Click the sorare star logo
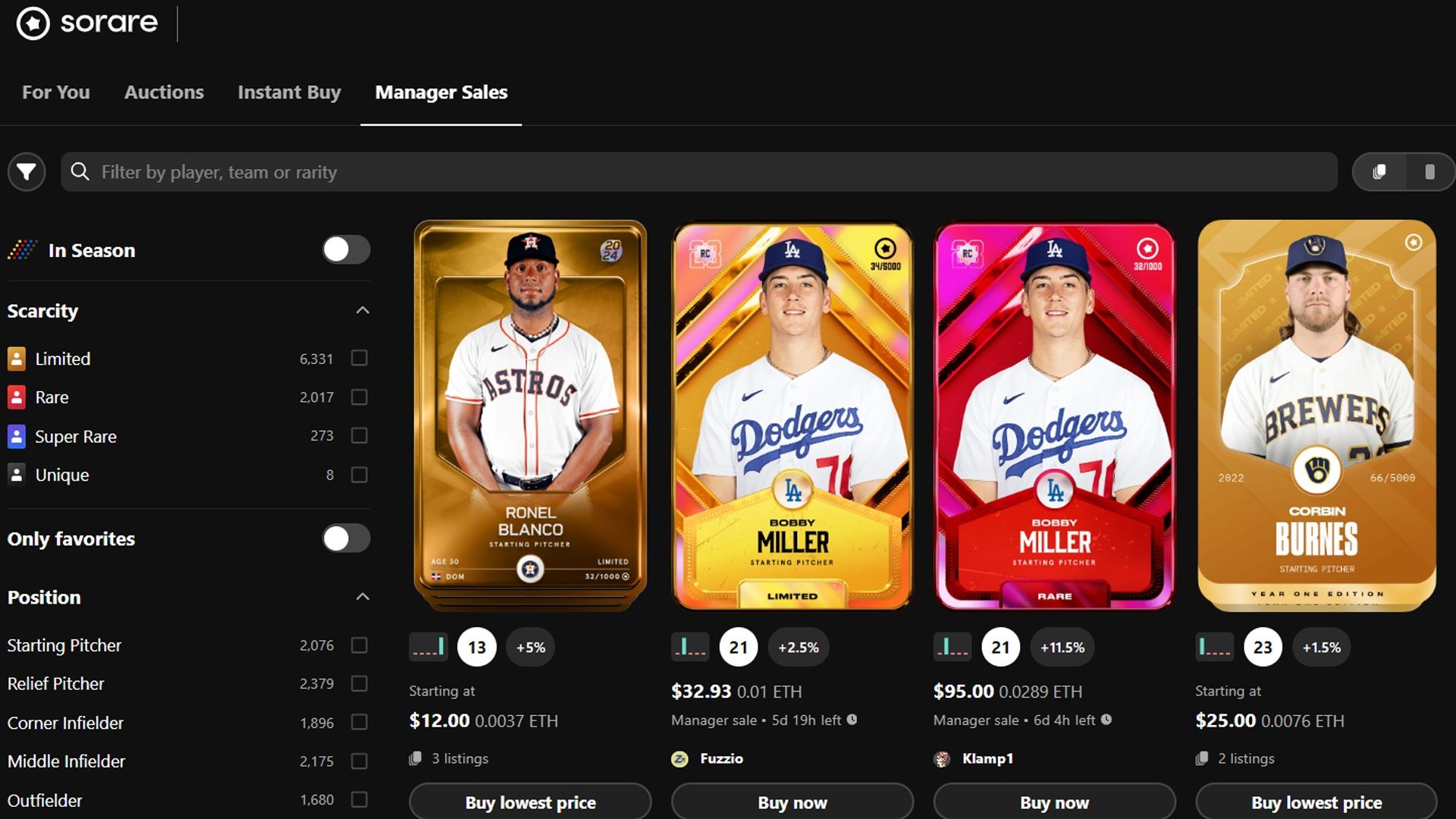 pos(32,23)
